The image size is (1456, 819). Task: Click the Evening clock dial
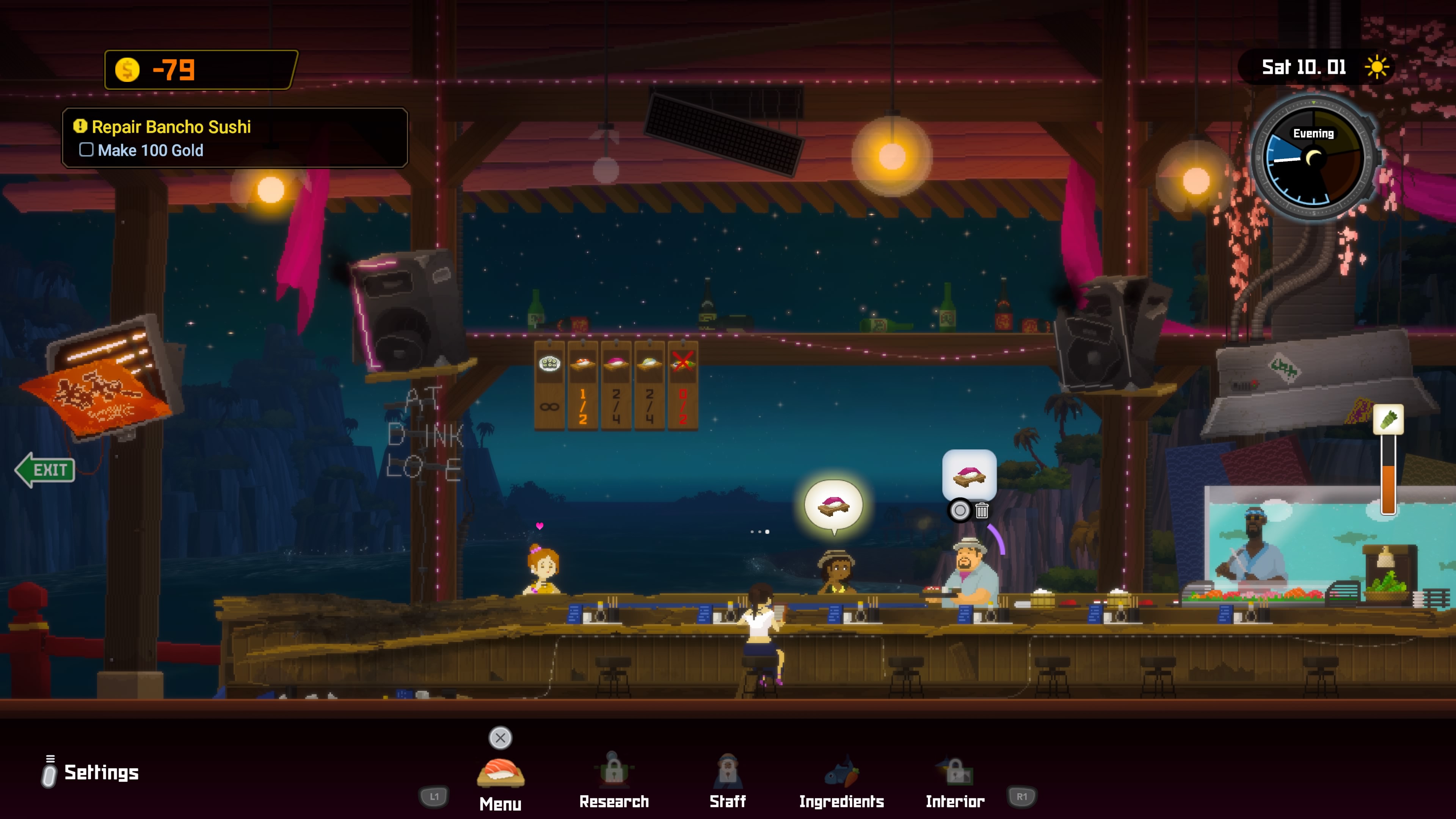tap(1313, 159)
